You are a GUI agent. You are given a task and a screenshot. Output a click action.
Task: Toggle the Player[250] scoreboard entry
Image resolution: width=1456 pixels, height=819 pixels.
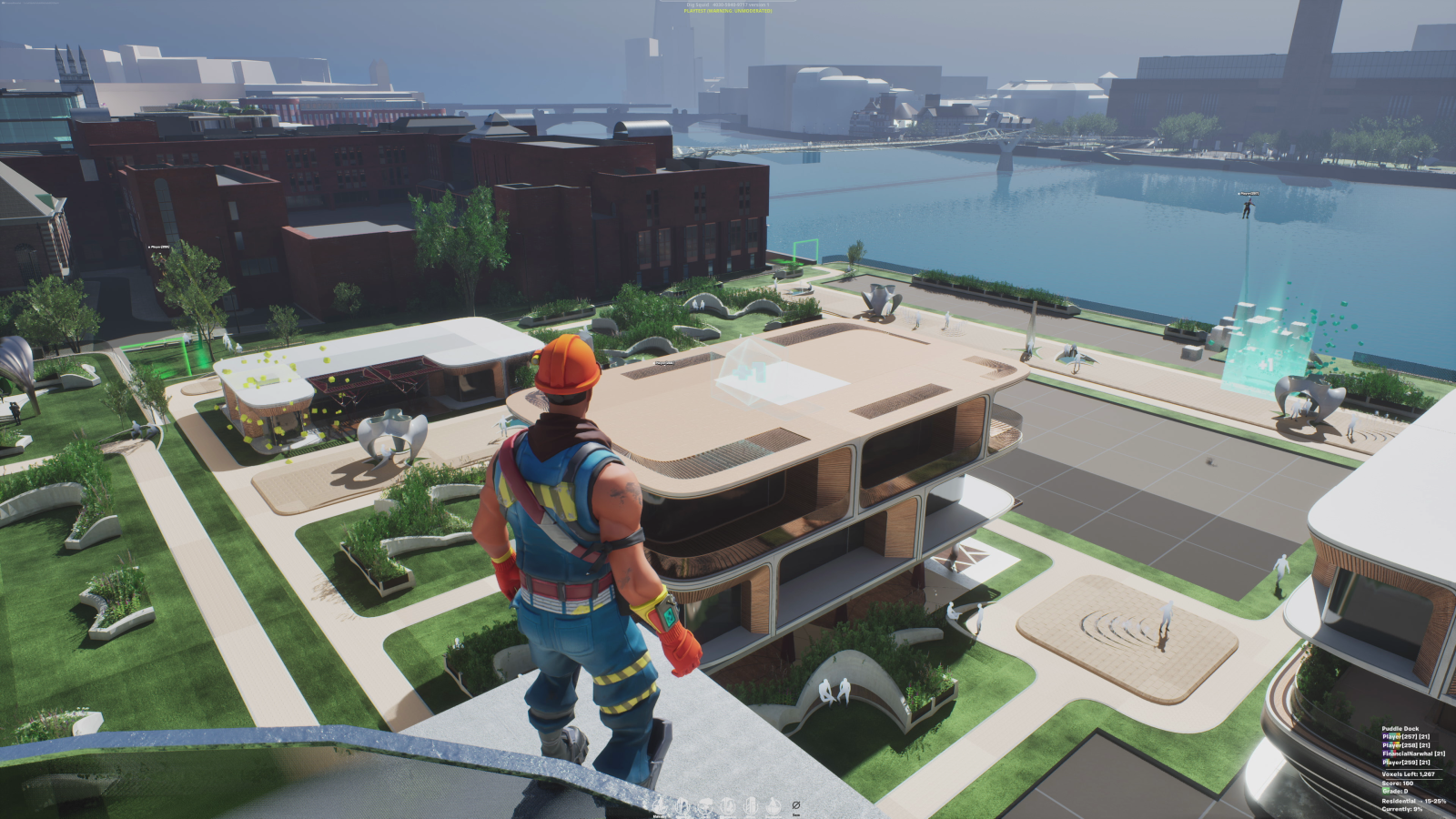[x=1405, y=763]
